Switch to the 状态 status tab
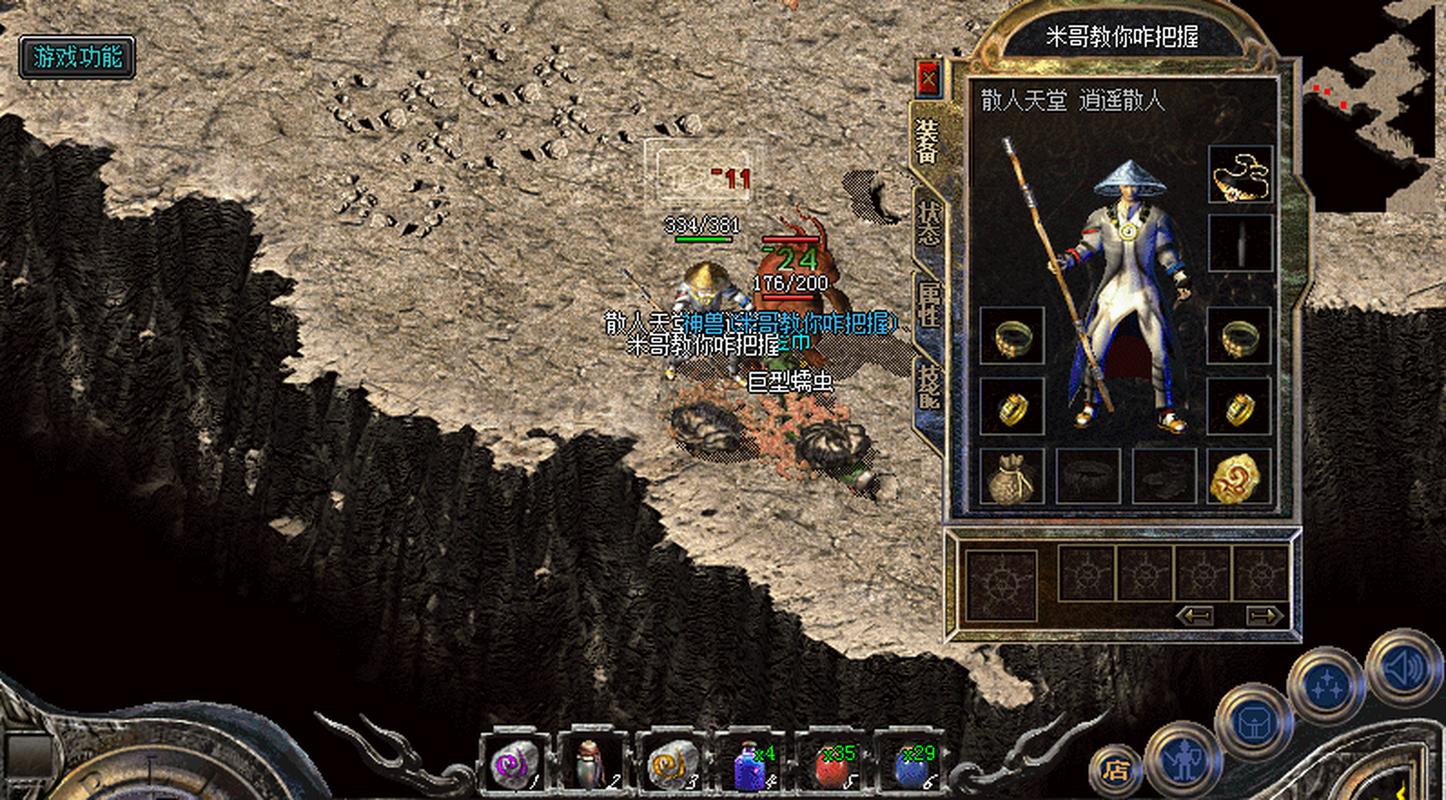The width and height of the screenshot is (1446, 800). (x=928, y=224)
